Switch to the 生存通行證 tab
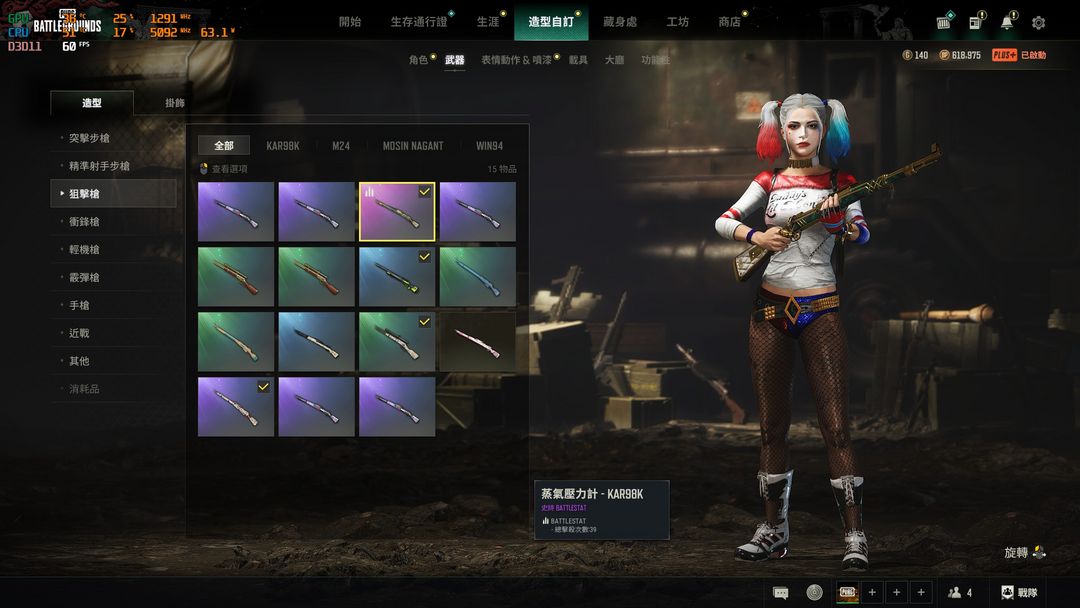1080x608 pixels. (418, 22)
